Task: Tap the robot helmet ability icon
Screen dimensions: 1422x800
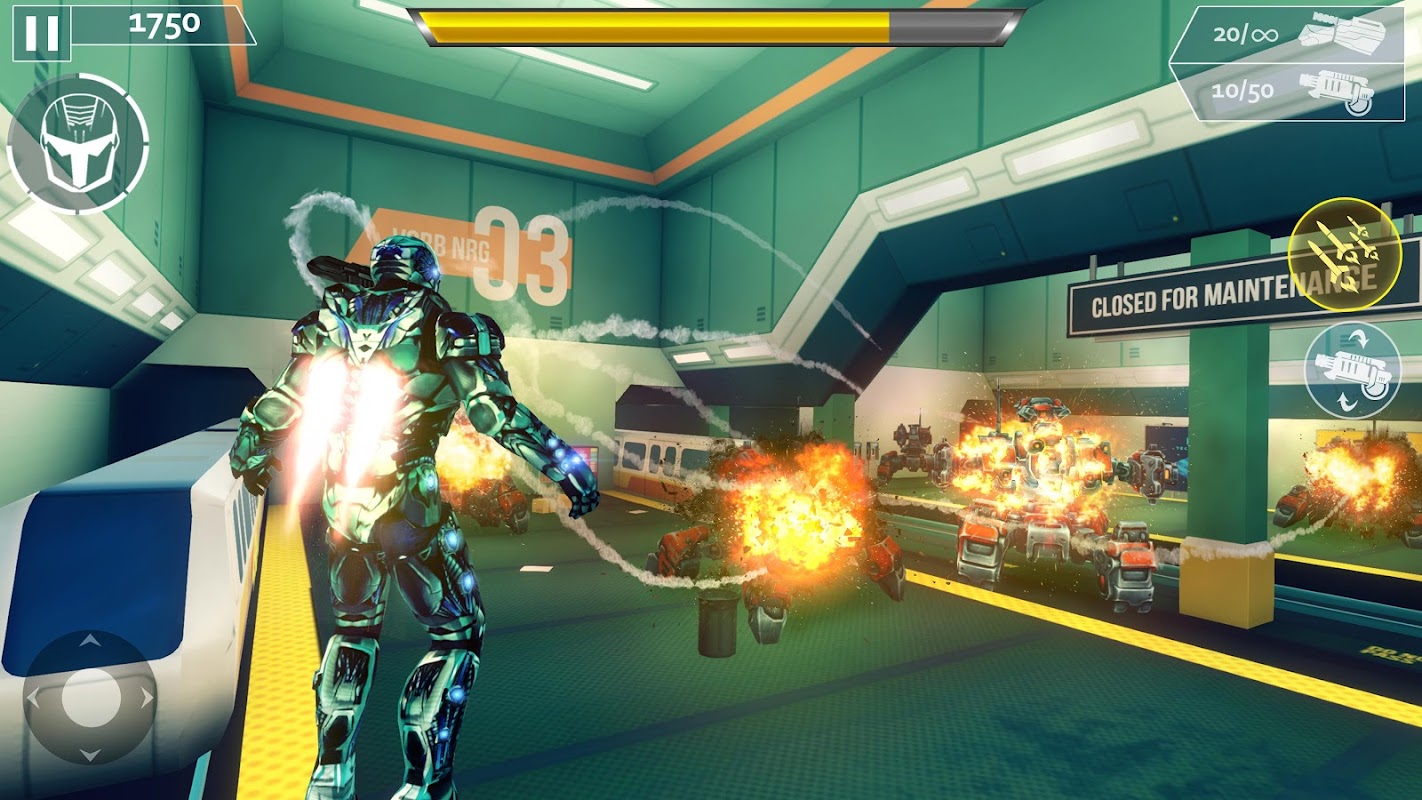Action: [78, 144]
